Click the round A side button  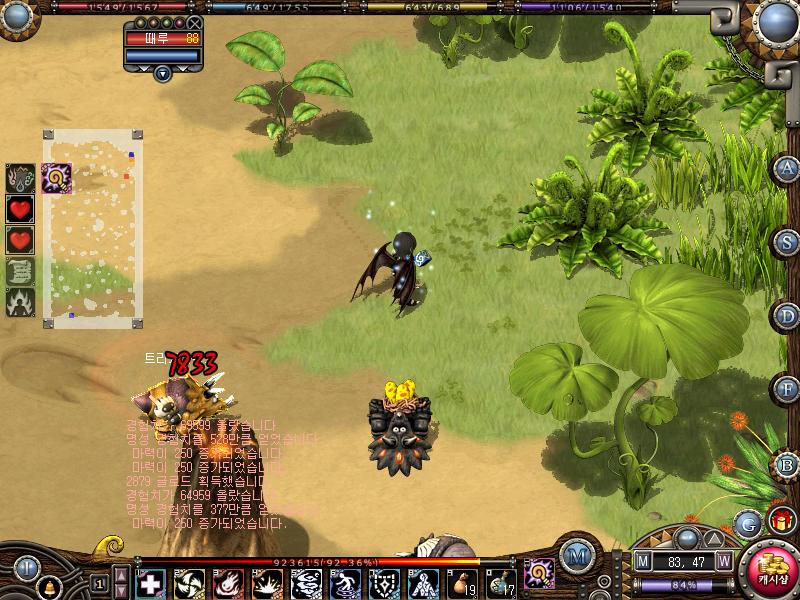[x=788, y=168]
